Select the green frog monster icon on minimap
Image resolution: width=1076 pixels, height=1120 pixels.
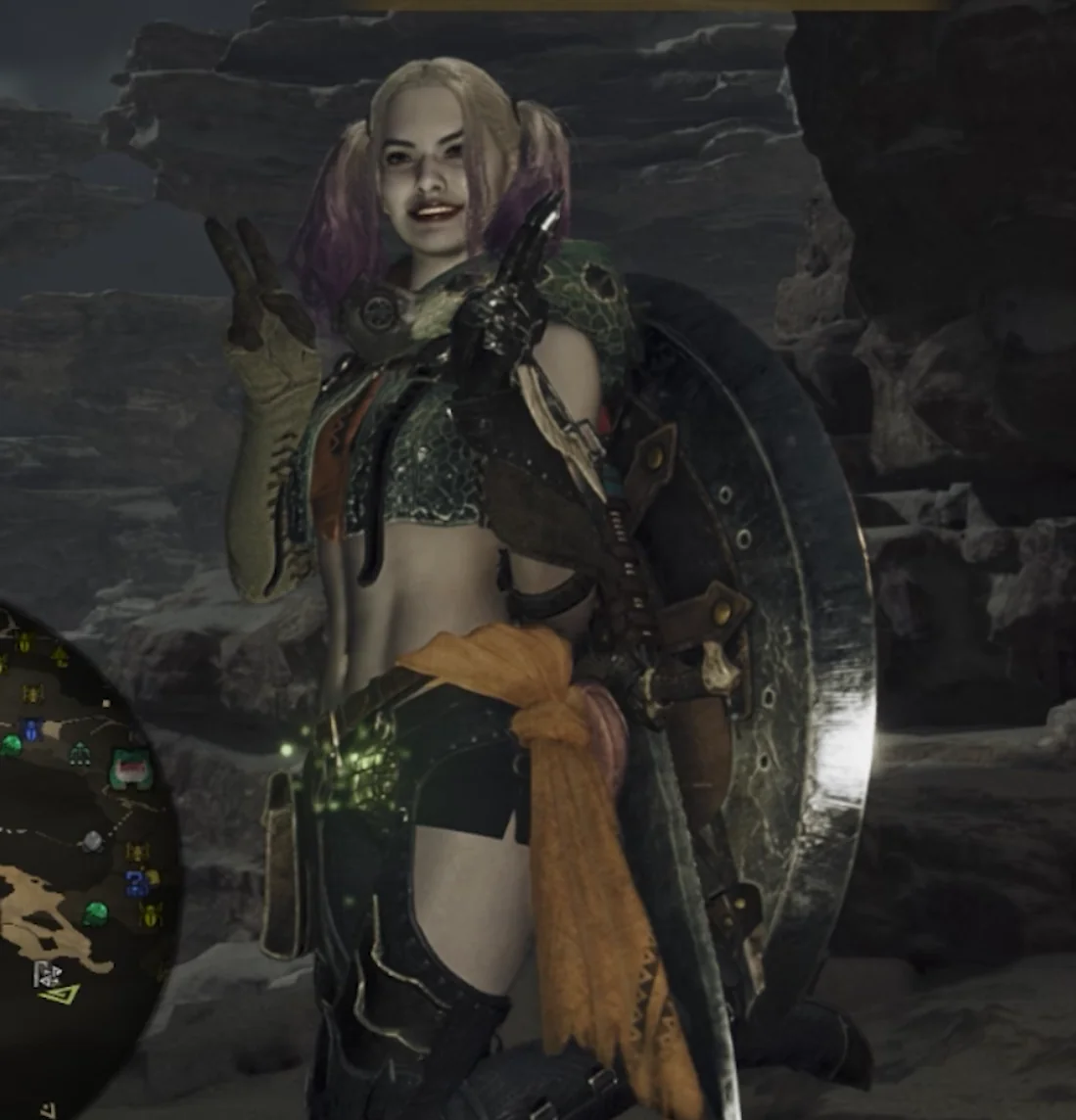[x=131, y=769]
